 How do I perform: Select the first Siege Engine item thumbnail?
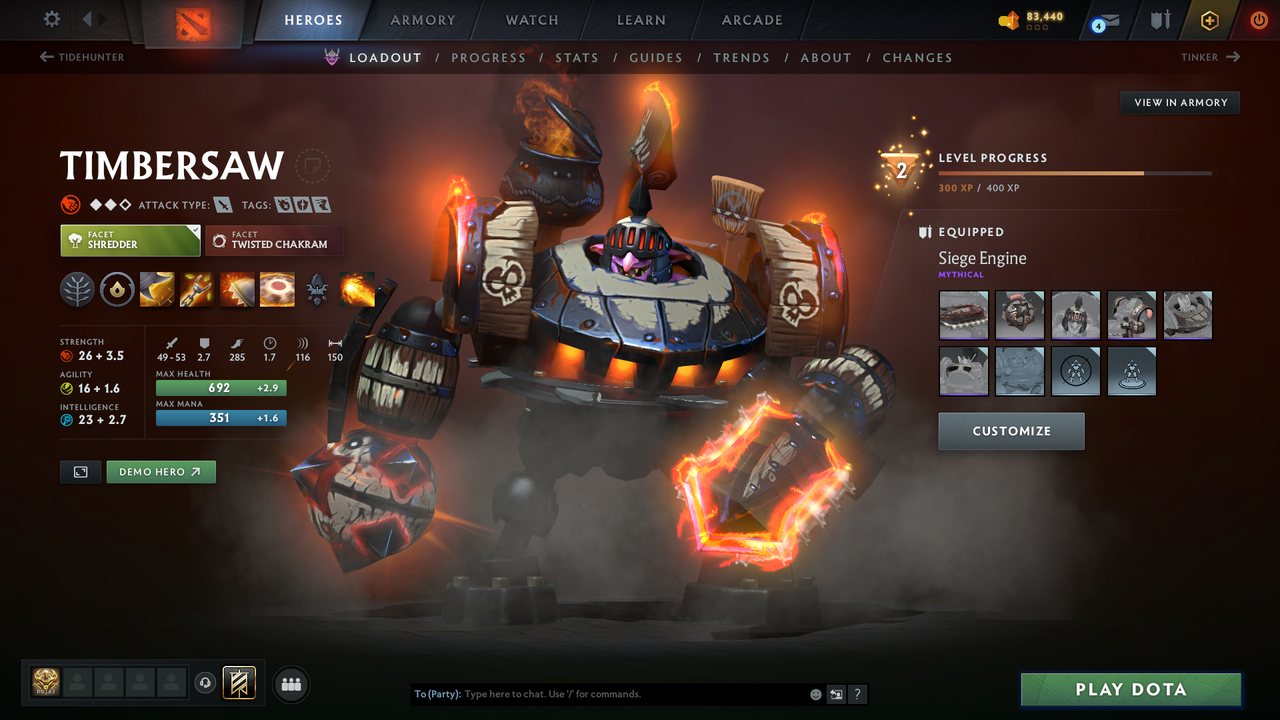pyautogui.click(x=963, y=315)
